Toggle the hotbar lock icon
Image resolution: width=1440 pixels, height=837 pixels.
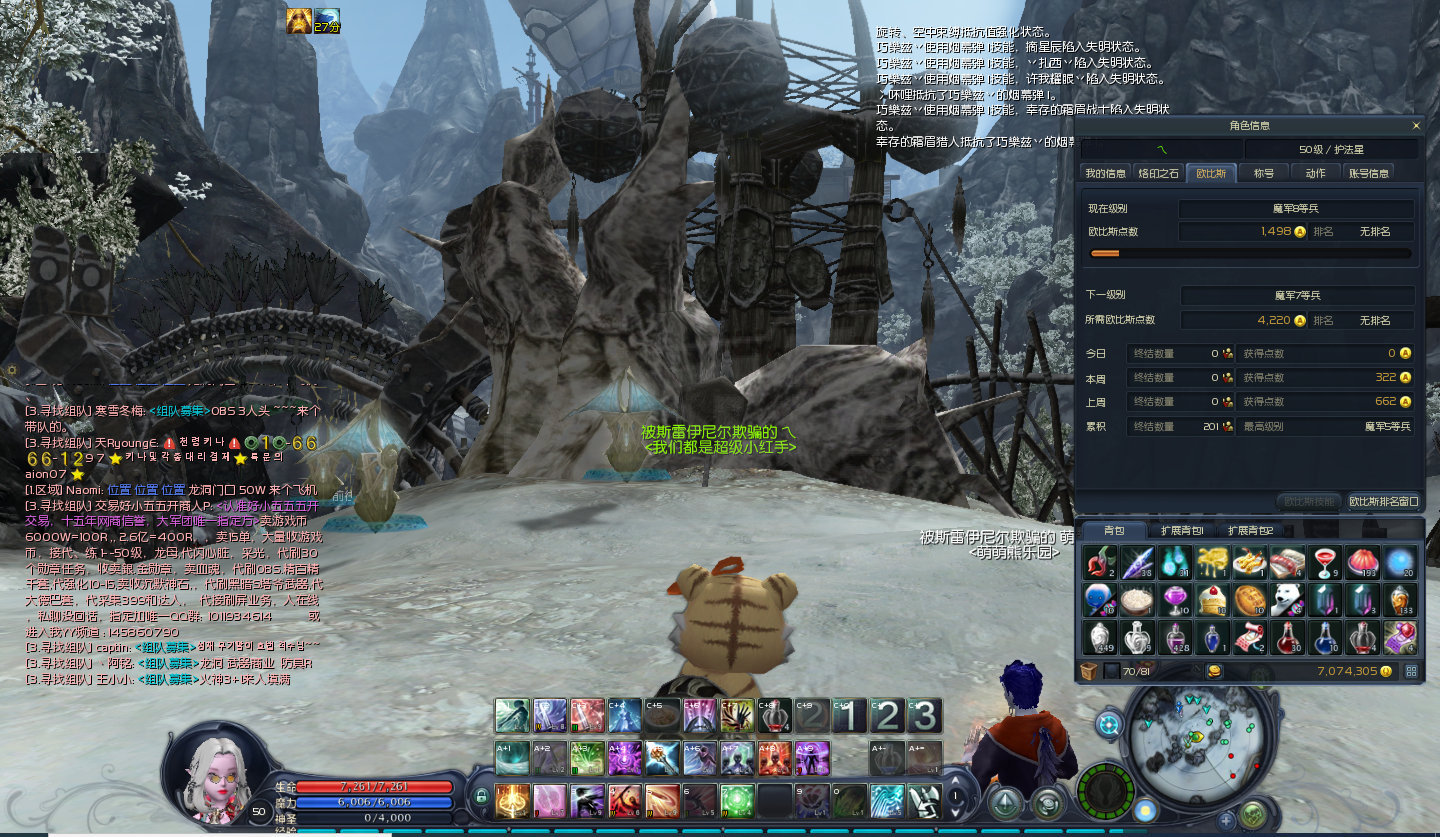pos(481,797)
